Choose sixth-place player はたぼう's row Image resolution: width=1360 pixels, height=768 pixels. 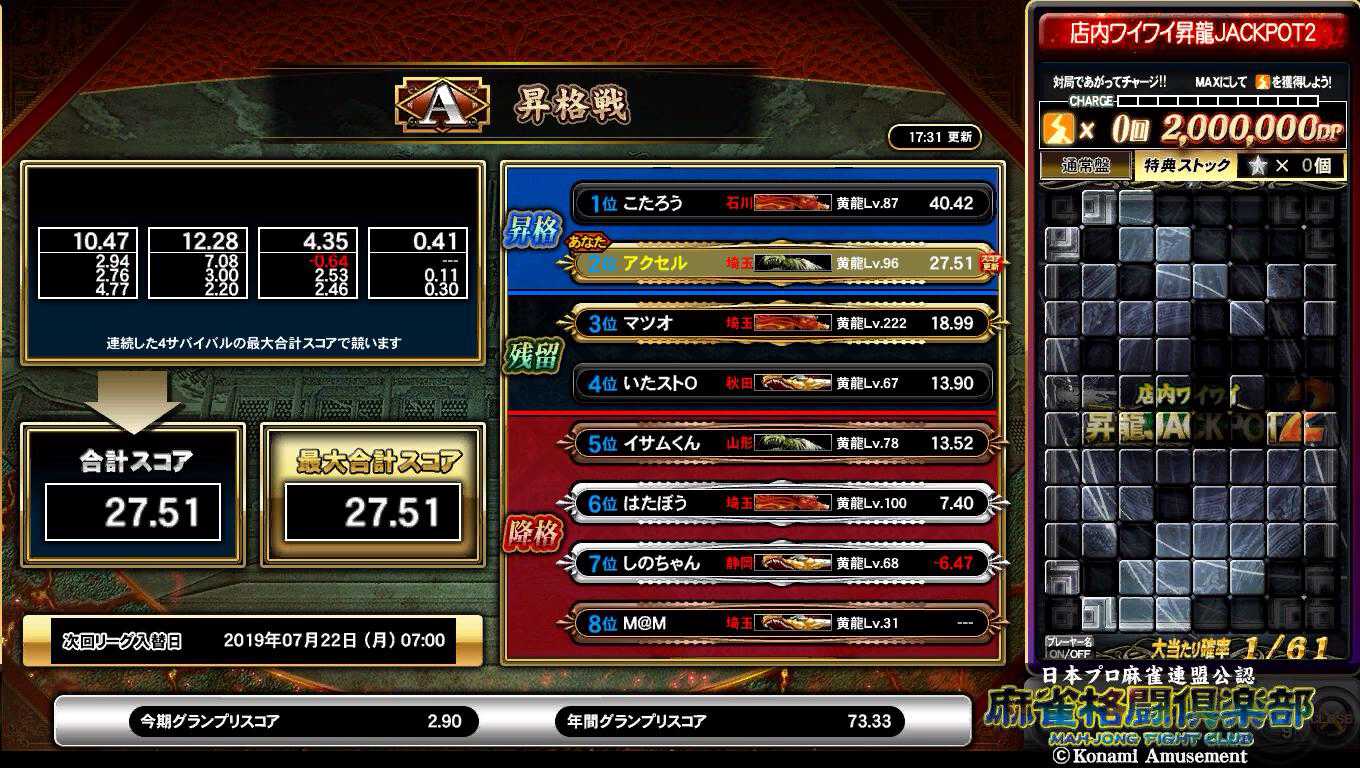(x=782, y=503)
